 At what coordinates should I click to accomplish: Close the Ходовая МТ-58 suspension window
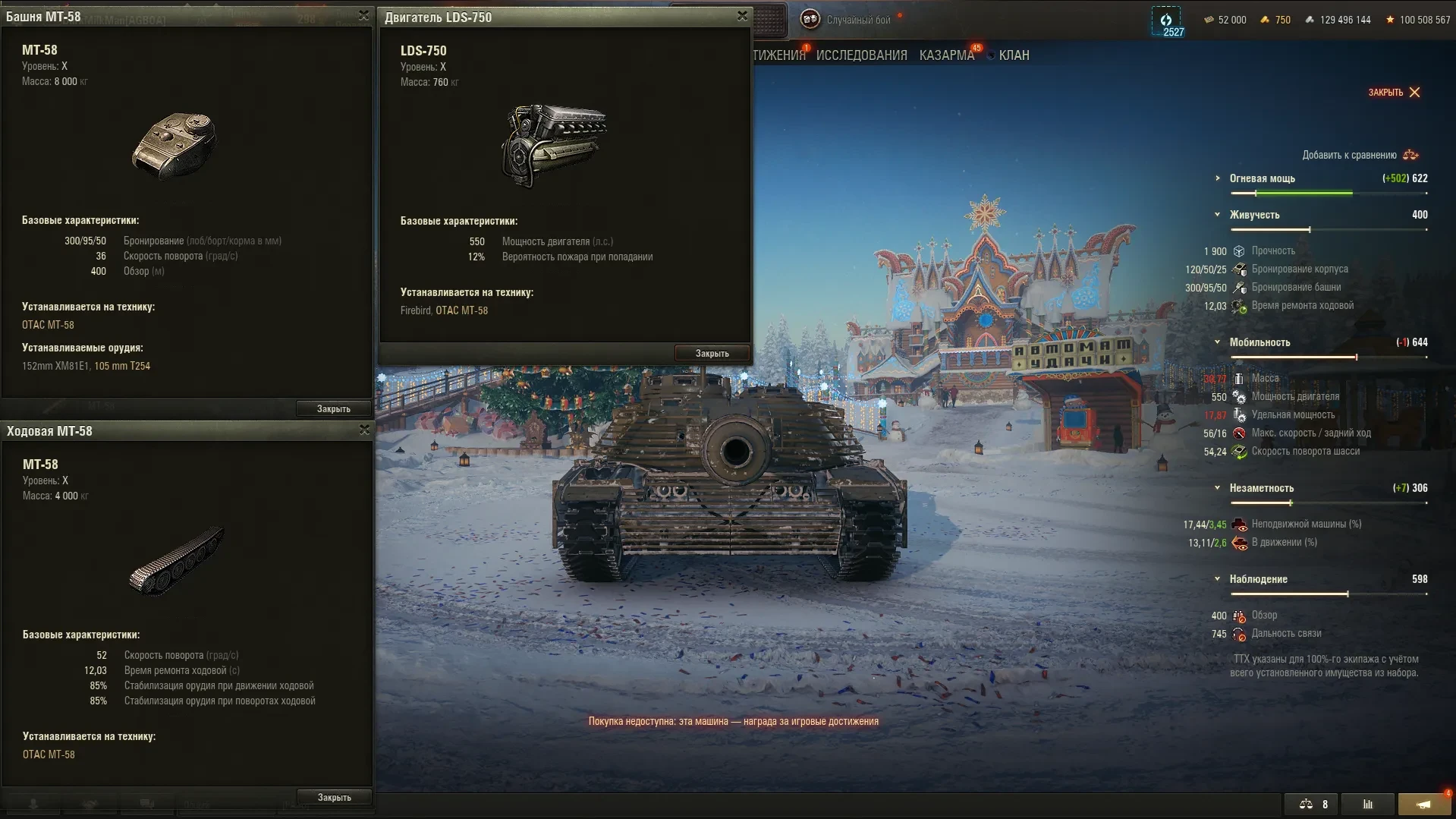(364, 430)
